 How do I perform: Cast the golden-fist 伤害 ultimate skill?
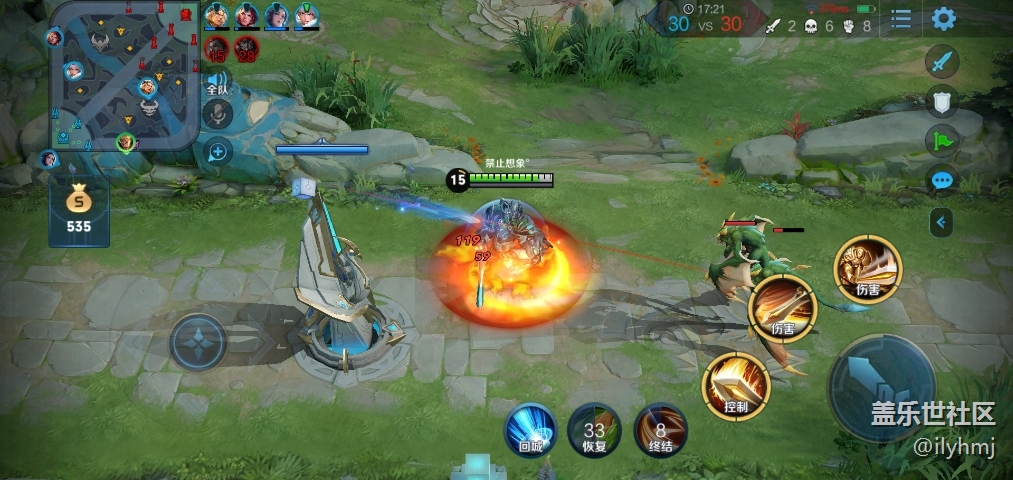tap(867, 268)
